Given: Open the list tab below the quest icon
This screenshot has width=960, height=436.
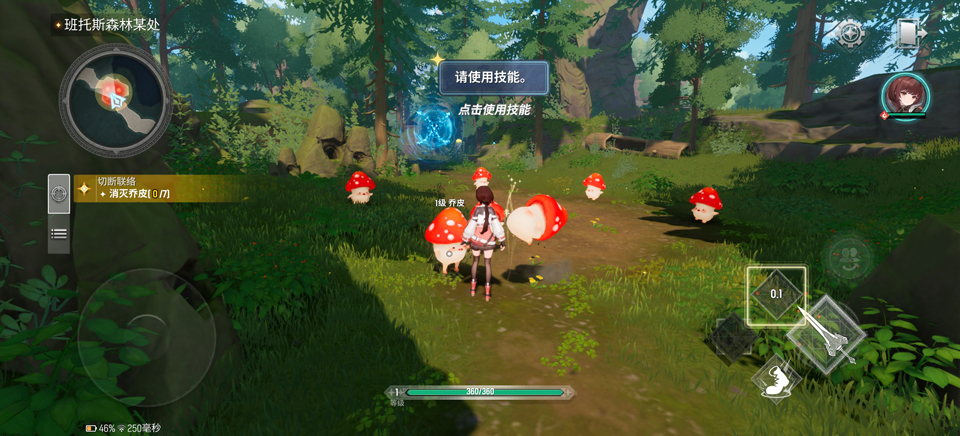Looking at the screenshot, I should [59, 233].
